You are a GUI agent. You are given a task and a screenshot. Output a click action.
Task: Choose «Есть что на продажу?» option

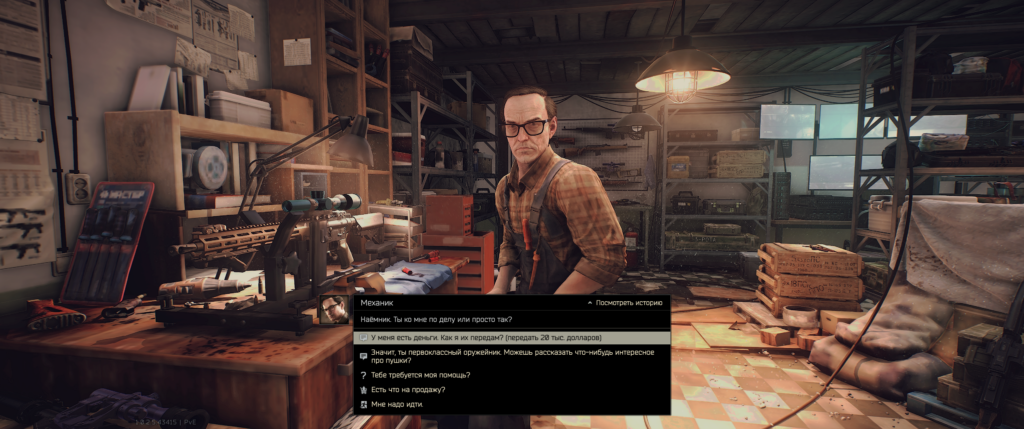[x=408, y=389]
